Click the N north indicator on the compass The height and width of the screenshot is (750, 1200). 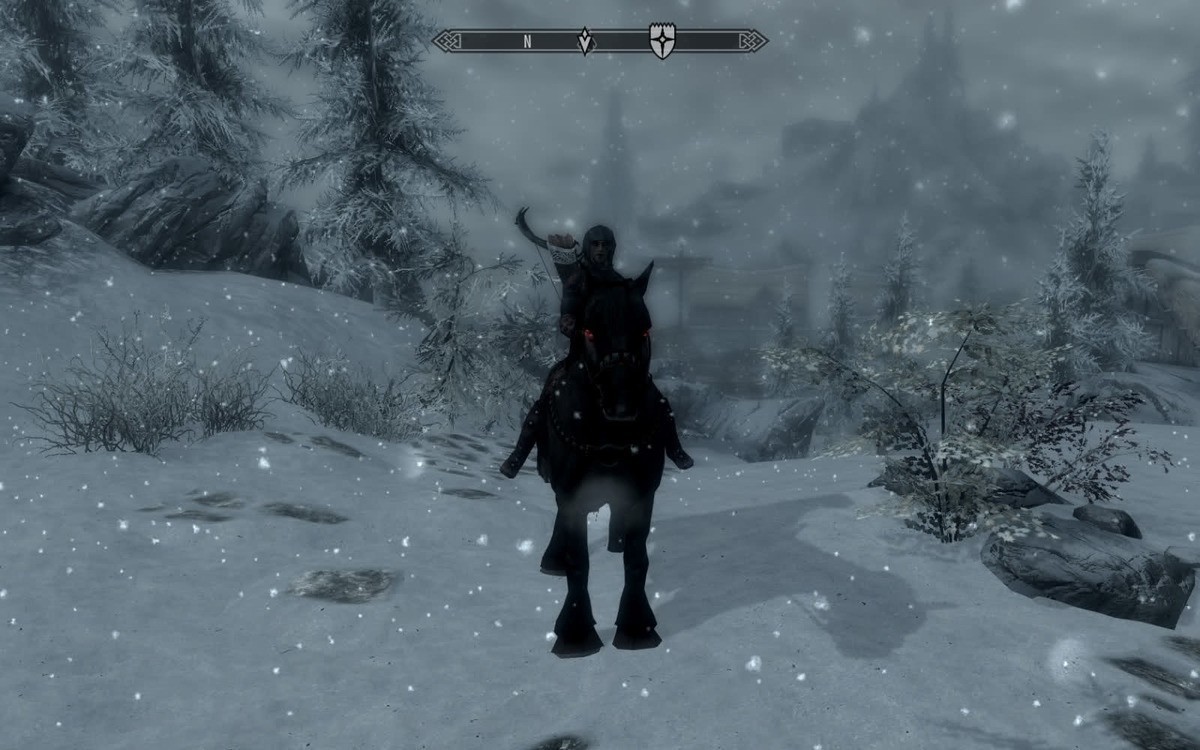(x=527, y=42)
